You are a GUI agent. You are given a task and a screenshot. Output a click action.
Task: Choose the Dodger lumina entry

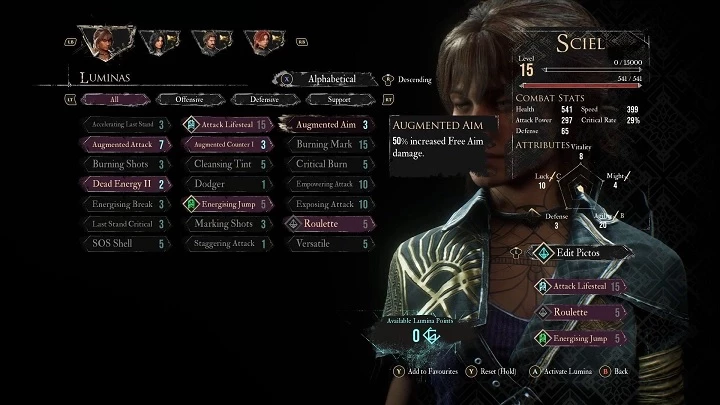[225, 184]
